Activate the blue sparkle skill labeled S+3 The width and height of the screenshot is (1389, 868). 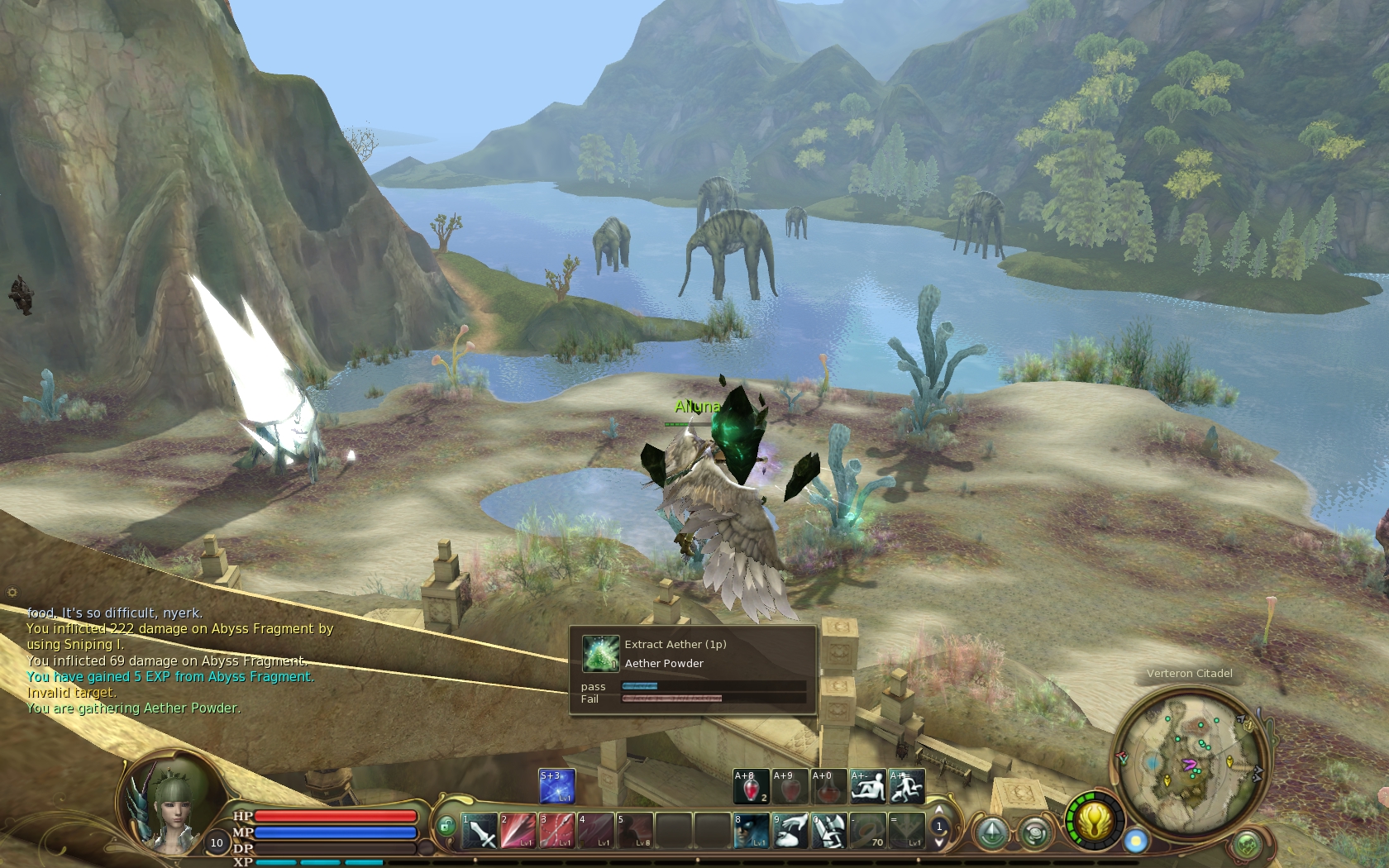click(556, 786)
